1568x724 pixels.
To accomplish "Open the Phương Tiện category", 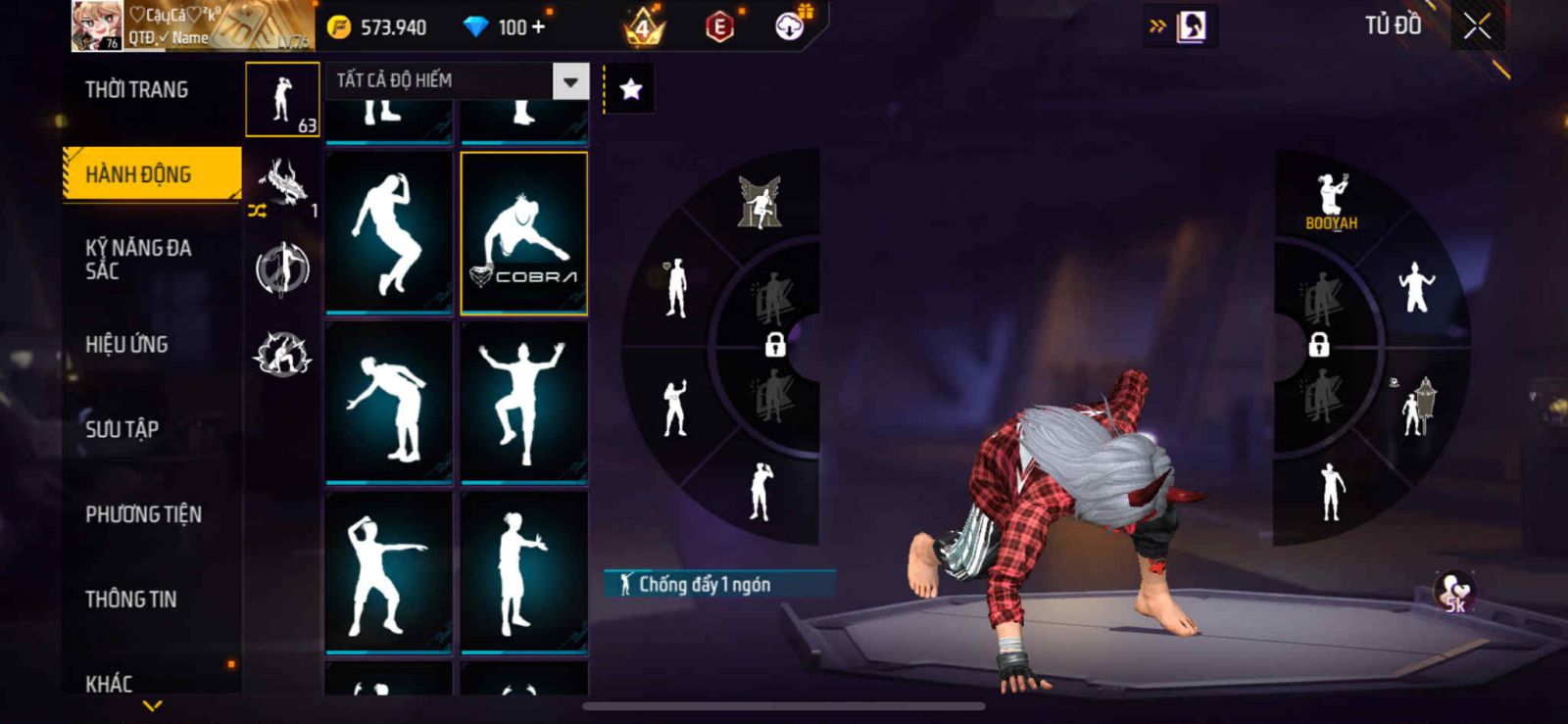I will [143, 514].
